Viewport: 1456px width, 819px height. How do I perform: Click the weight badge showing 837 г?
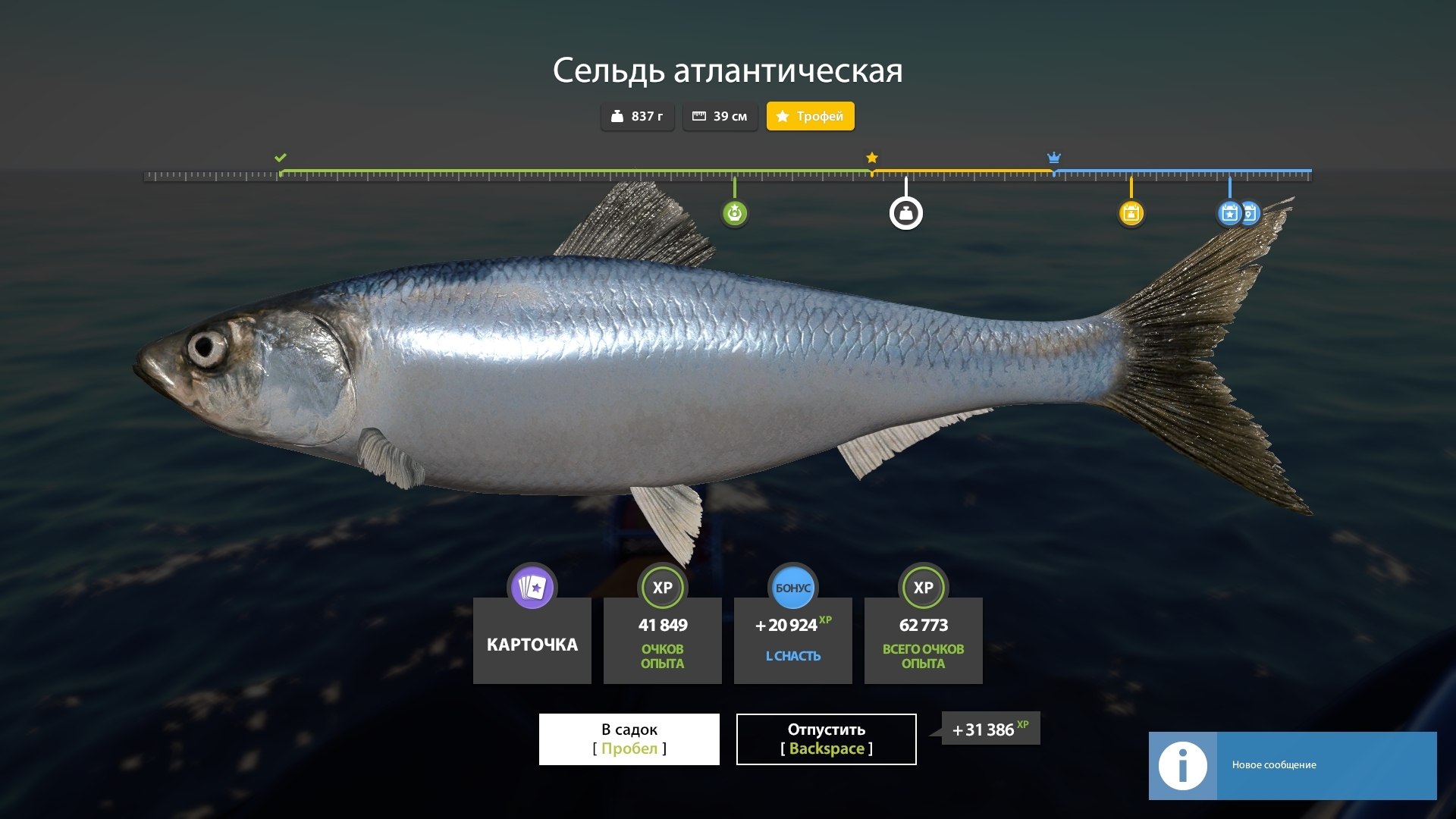coord(637,116)
